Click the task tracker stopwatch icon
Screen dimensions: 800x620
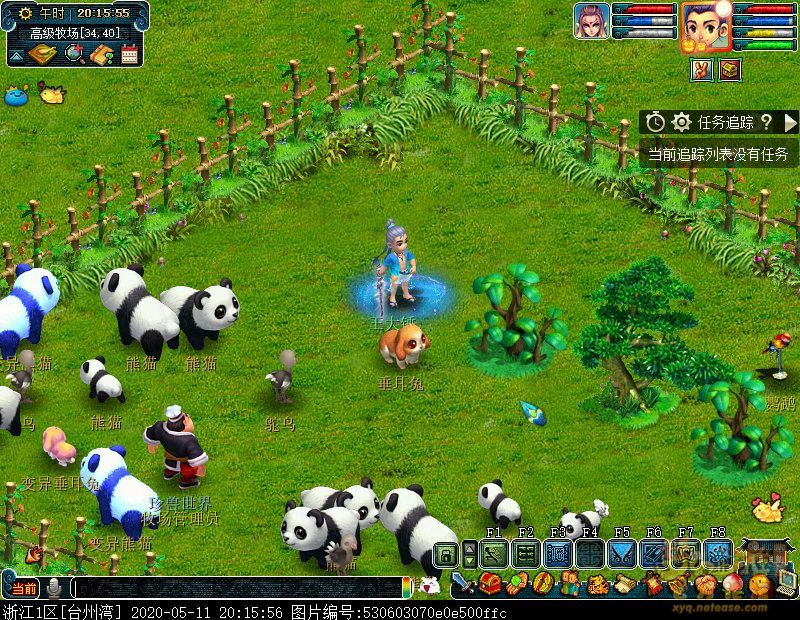655,122
